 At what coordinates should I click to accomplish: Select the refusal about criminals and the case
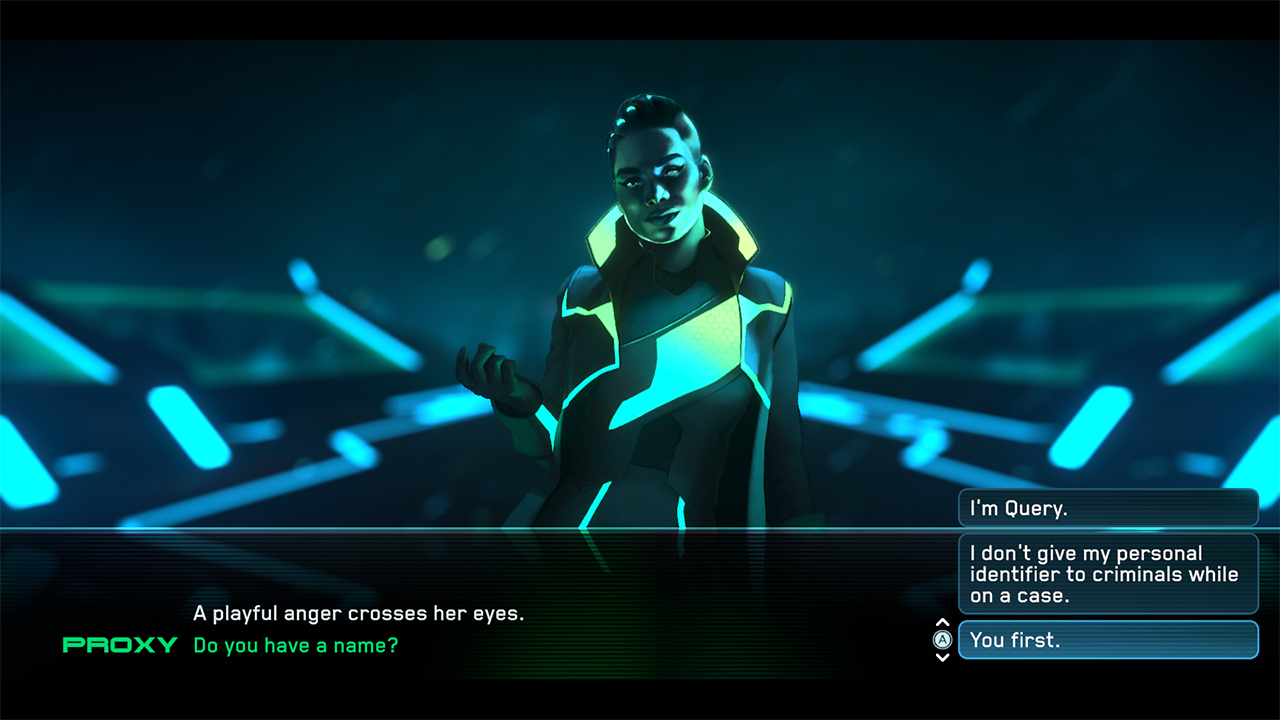coord(1108,574)
